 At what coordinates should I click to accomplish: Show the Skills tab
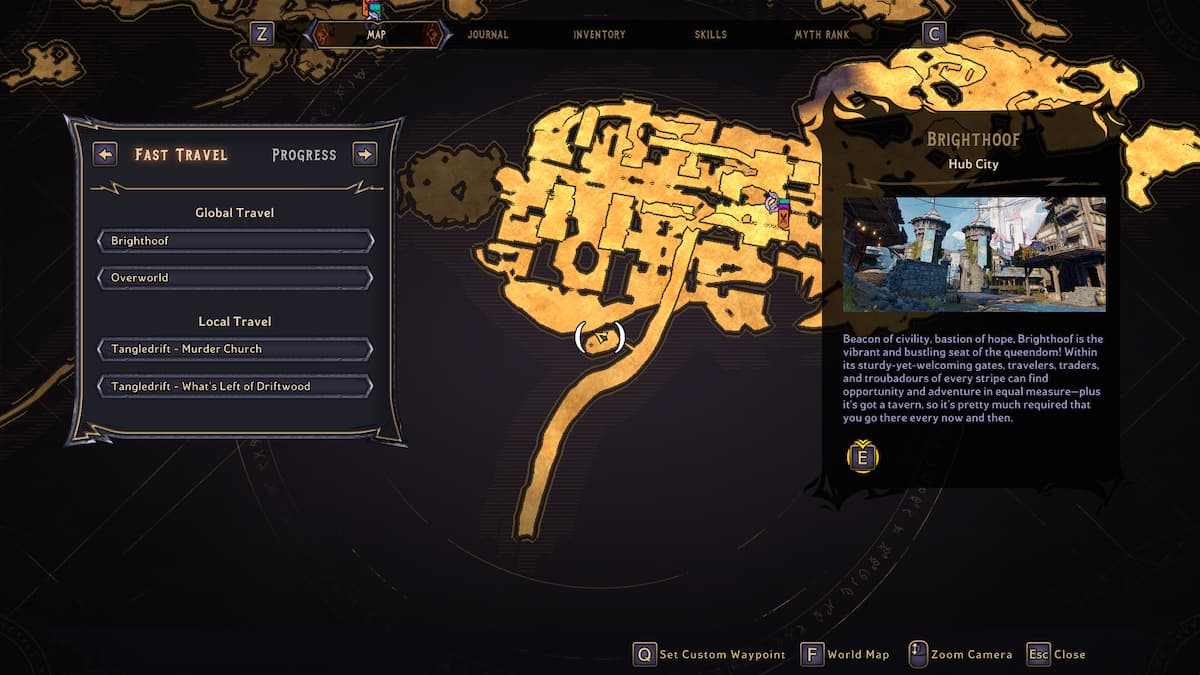pos(710,35)
